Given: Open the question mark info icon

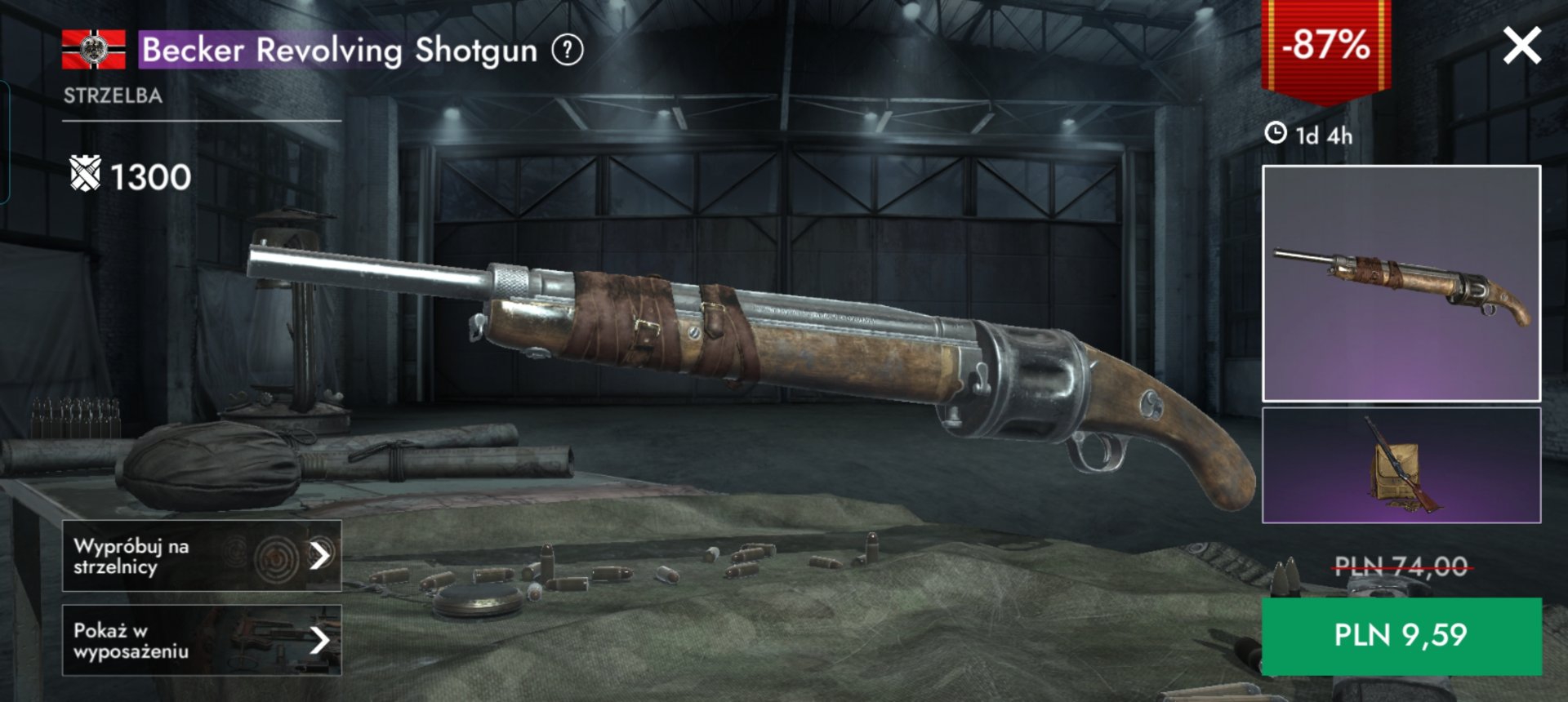Looking at the screenshot, I should point(568,51).
